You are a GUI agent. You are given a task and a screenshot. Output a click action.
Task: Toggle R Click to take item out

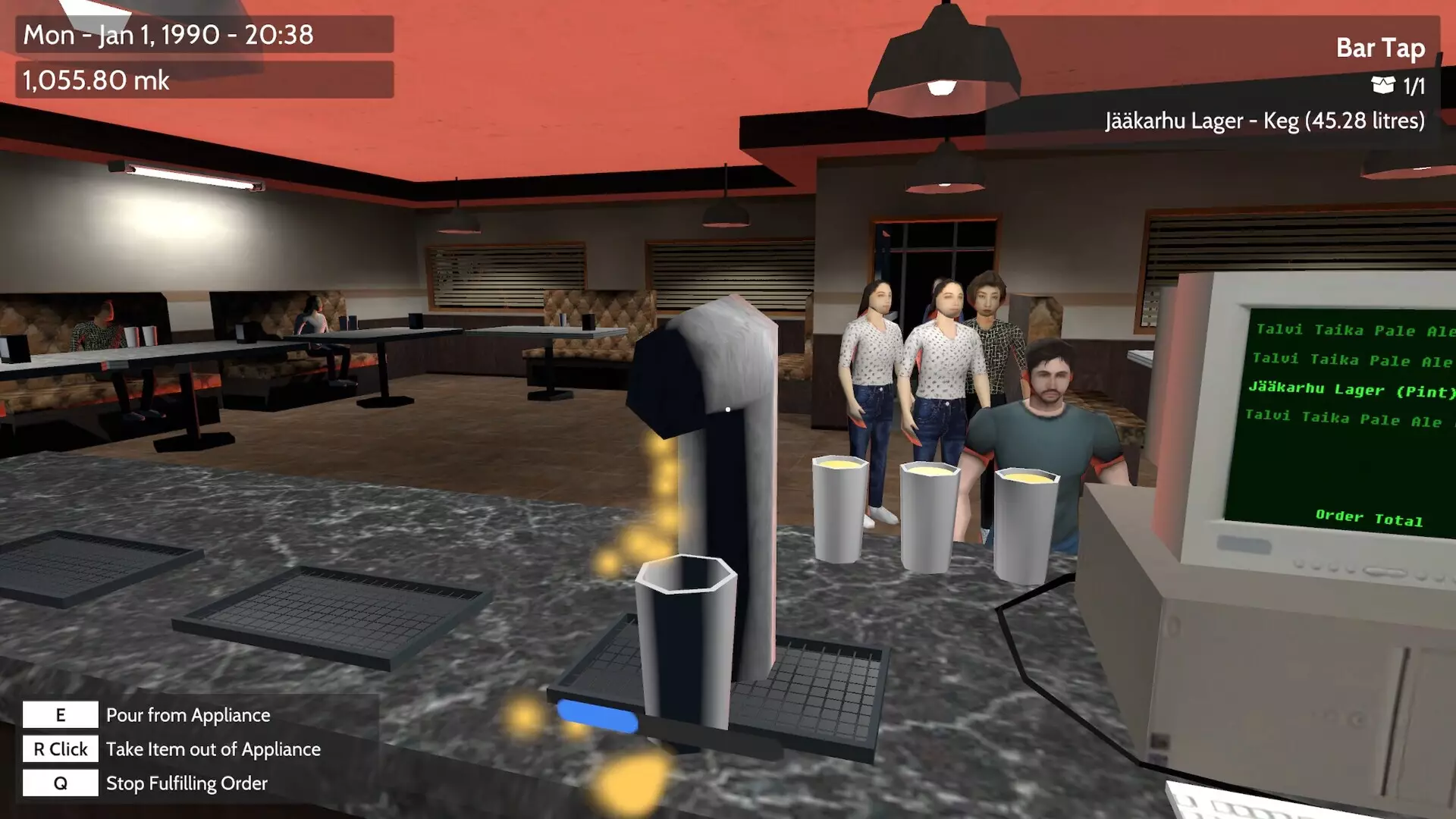coord(61,748)
